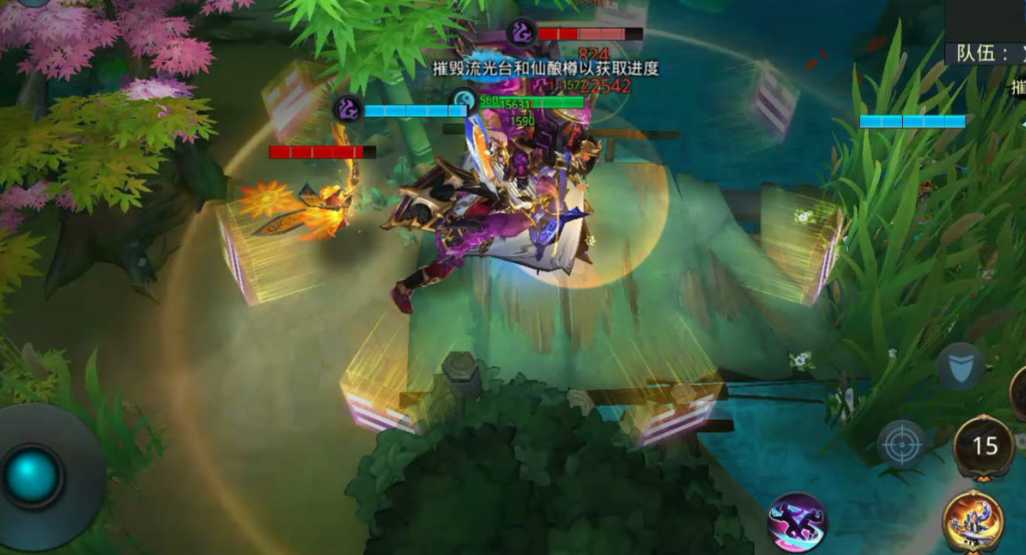Tap the blue shield target button
1026x555 pixels.
coord(959,366)
